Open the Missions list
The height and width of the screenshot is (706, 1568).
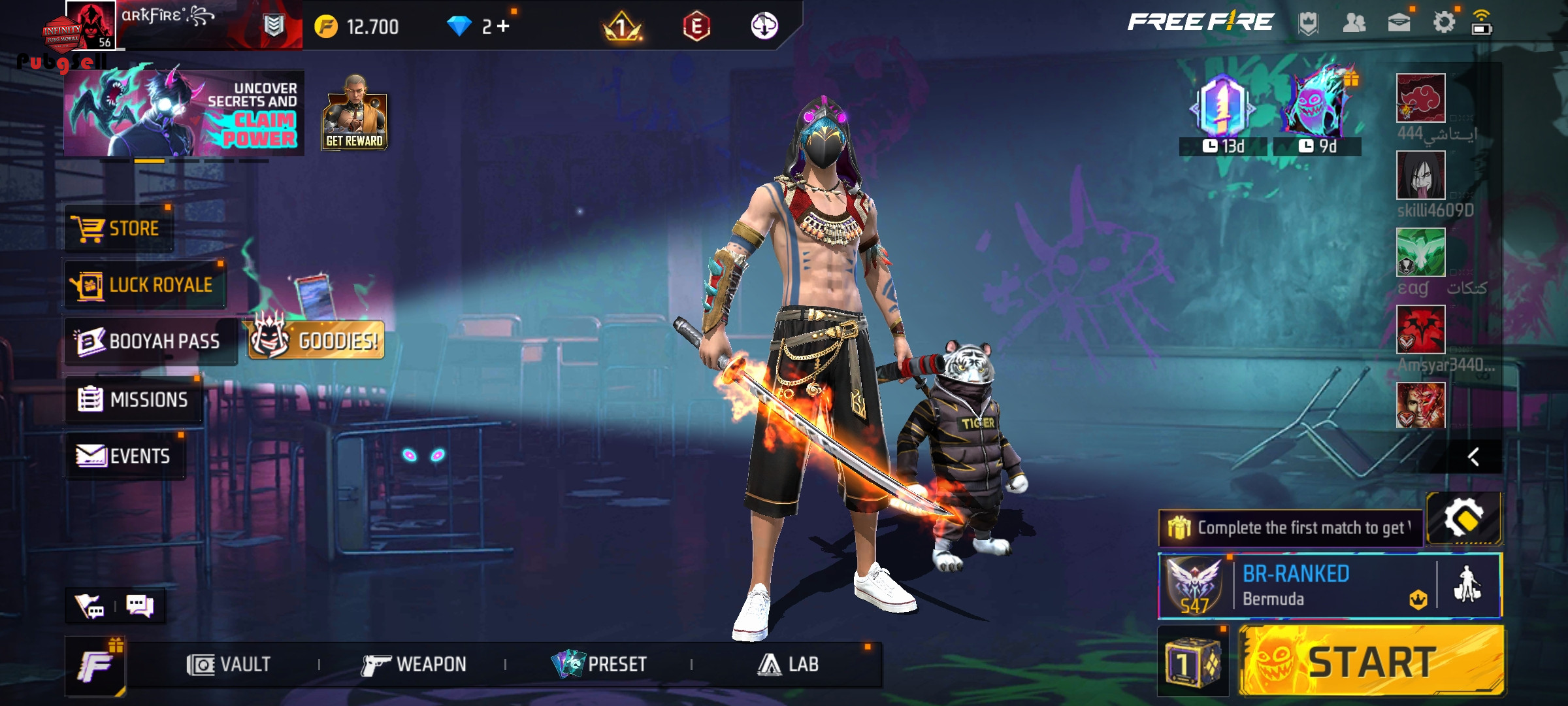point(134,399)
